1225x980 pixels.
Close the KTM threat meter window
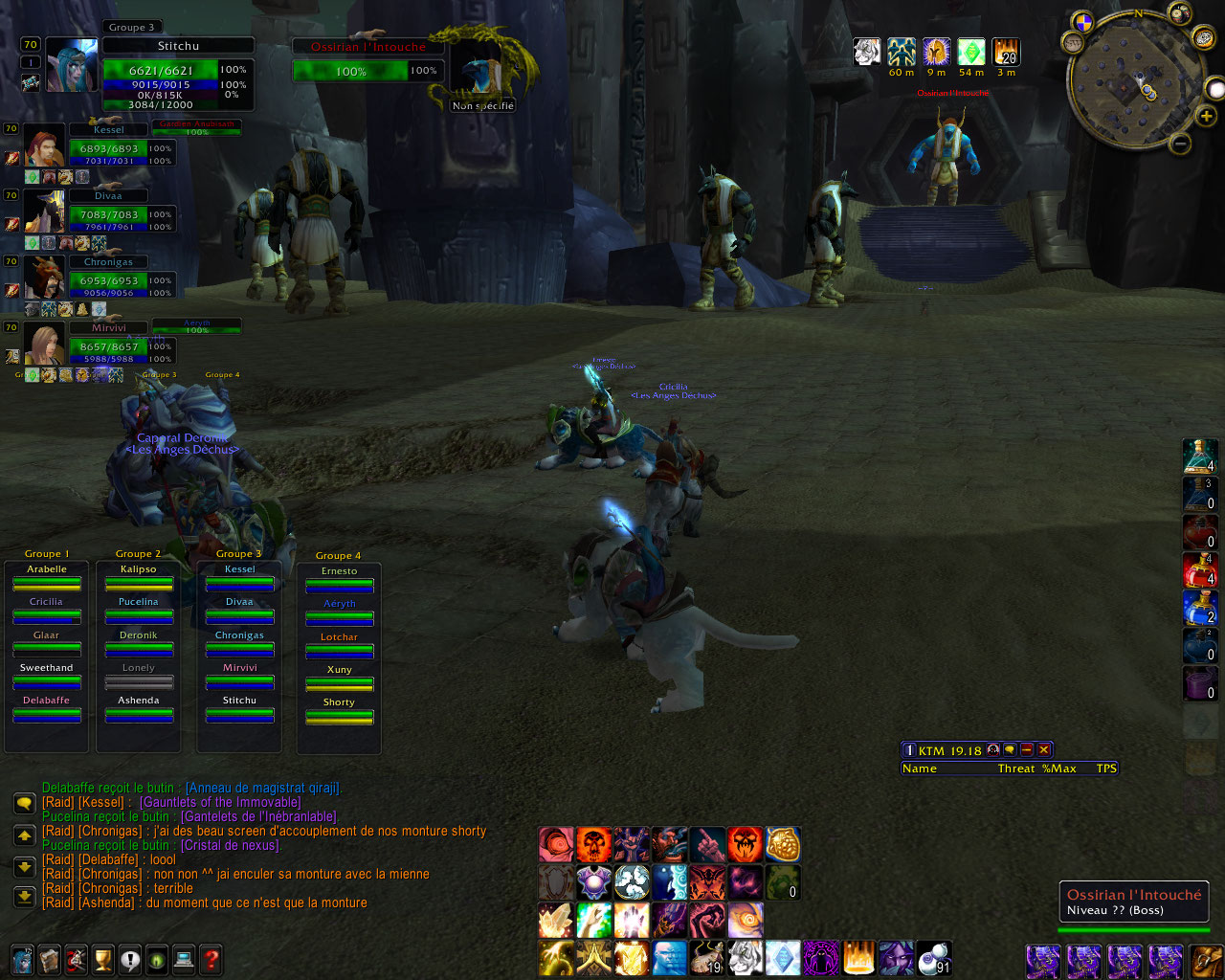pos(1044,750)
